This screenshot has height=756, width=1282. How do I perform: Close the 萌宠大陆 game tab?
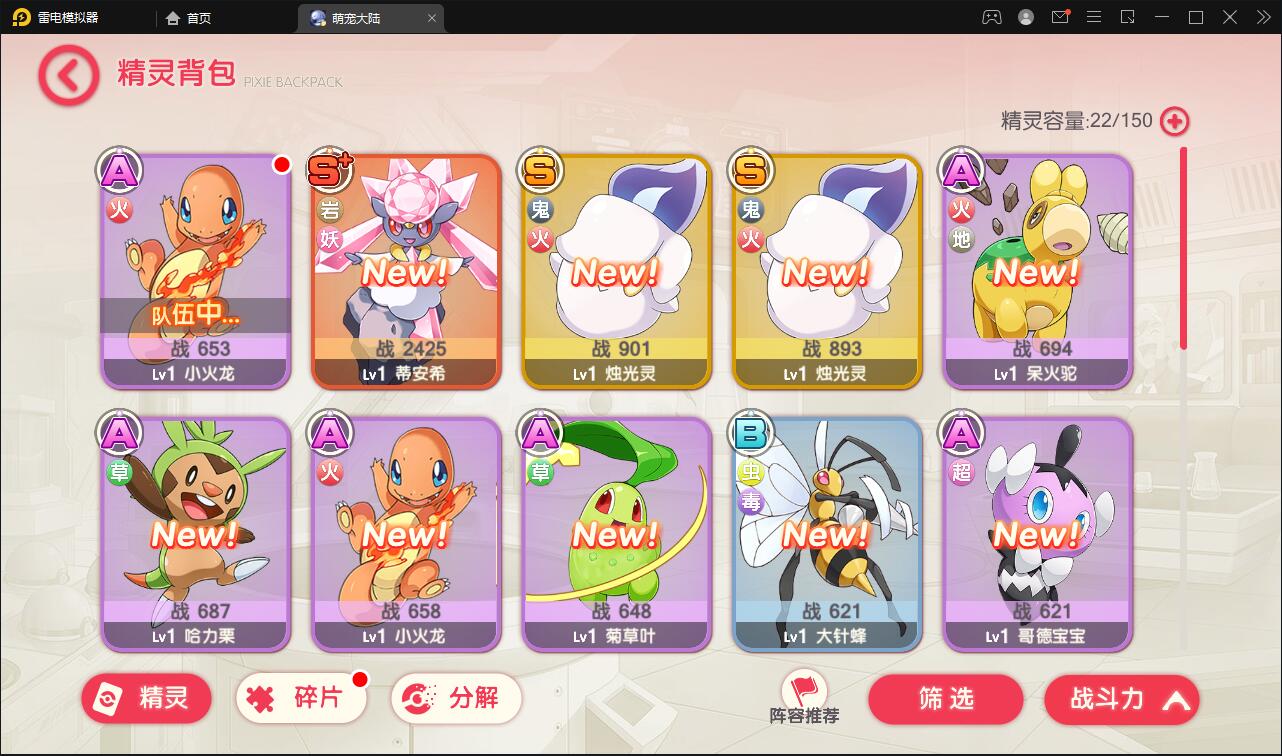(431, 17)
